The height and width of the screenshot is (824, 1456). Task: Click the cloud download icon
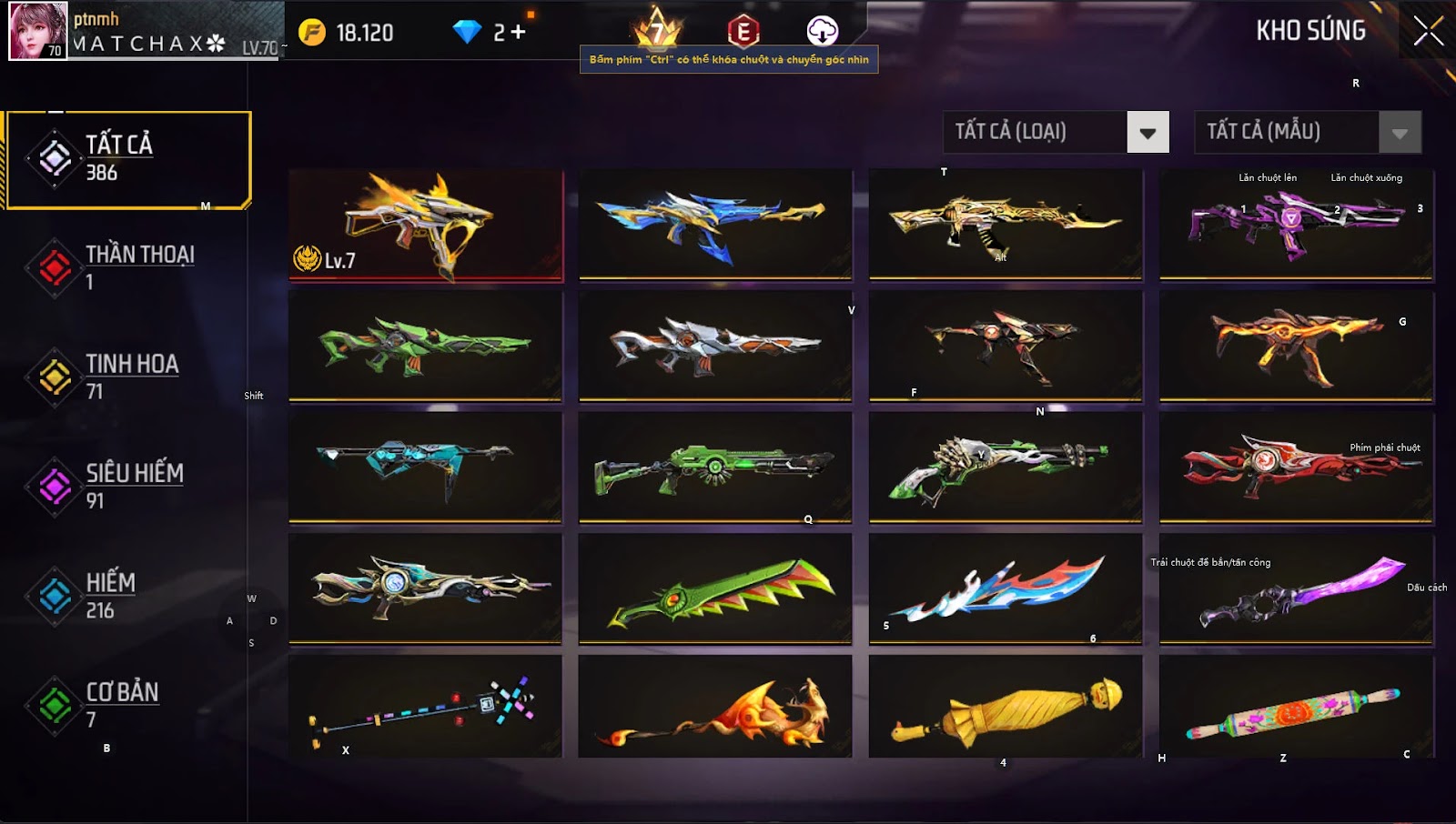[822, 31]
